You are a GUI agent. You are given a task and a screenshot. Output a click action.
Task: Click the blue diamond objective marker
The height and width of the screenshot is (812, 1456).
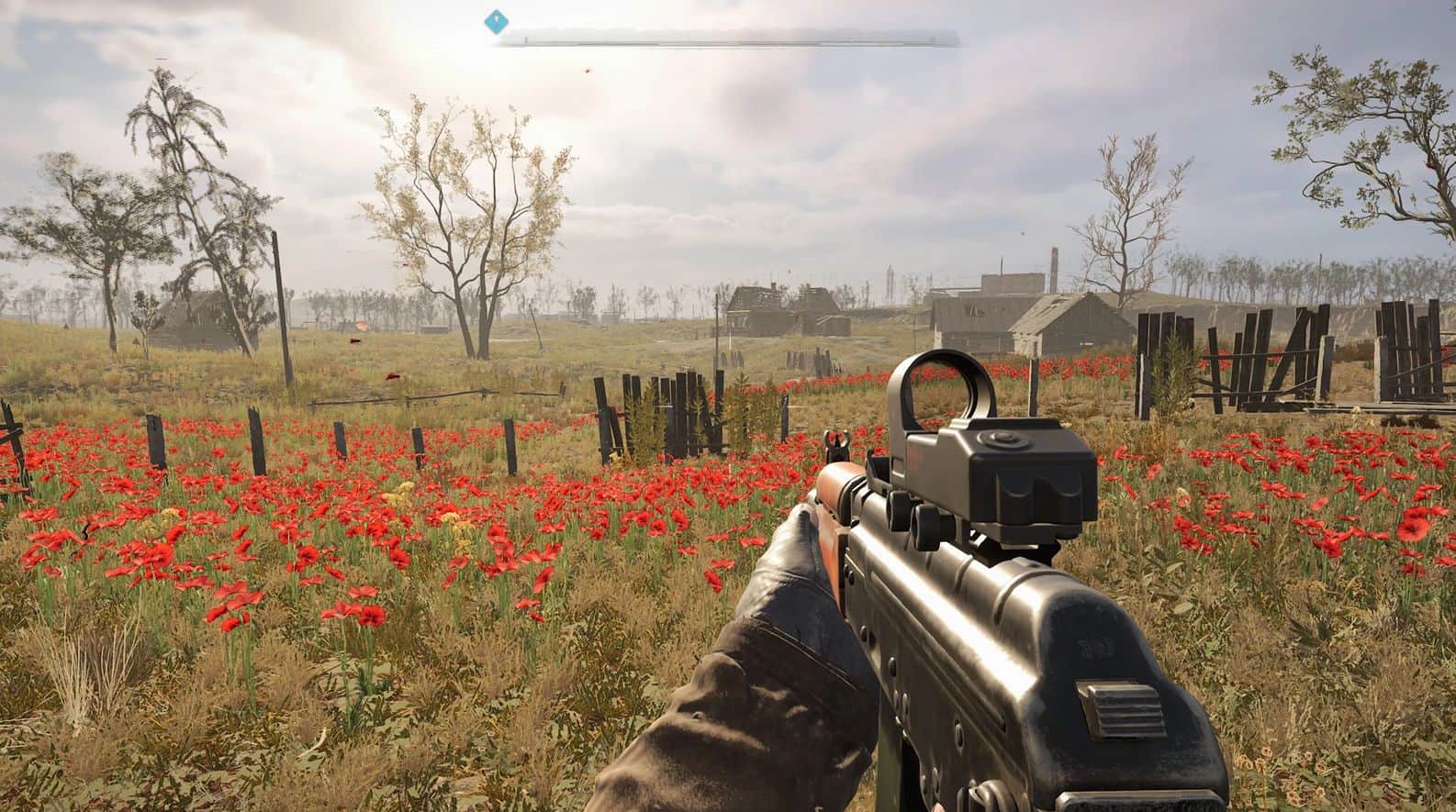tap(497, 18)
